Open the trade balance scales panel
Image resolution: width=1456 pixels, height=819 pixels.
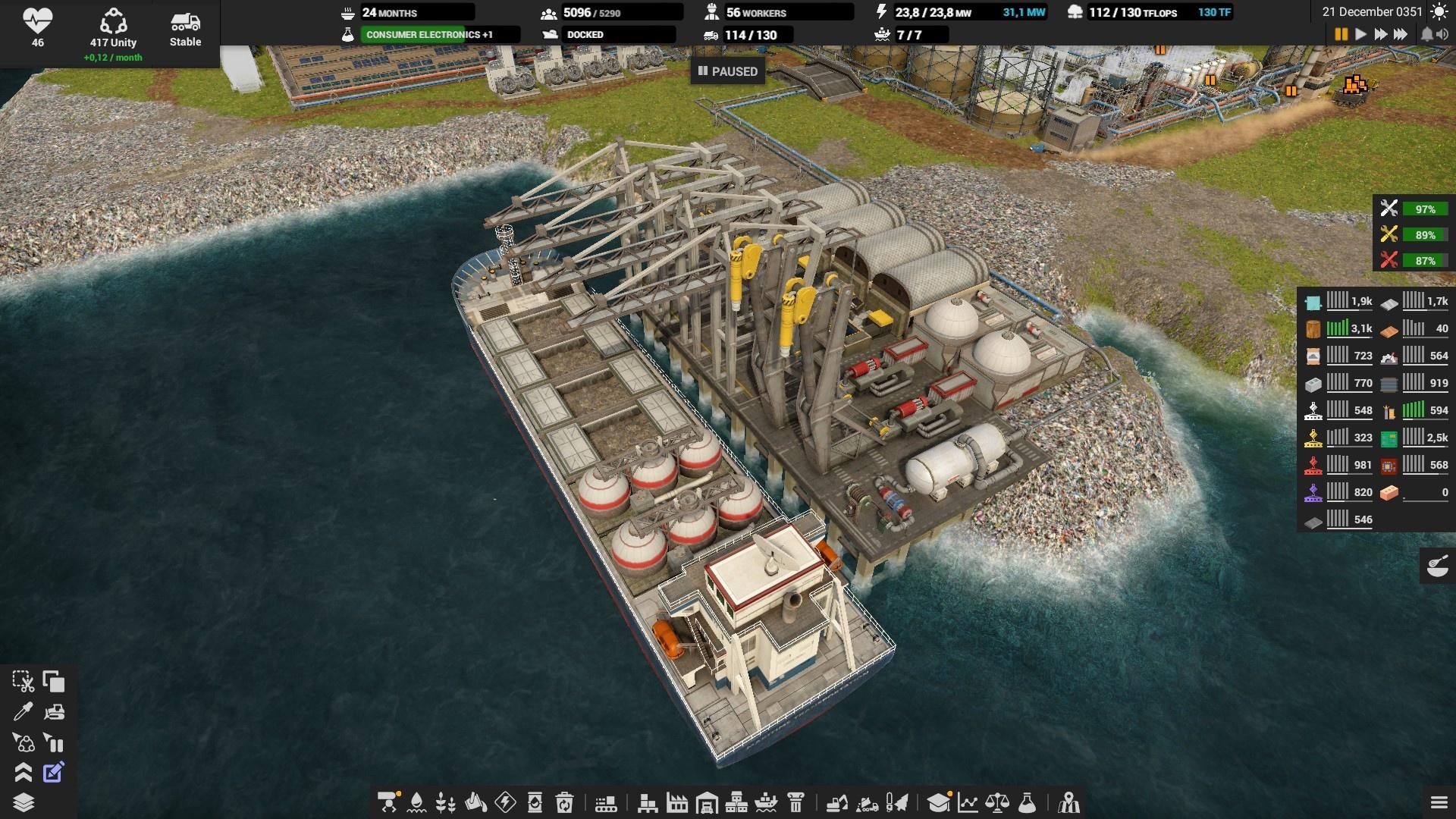[997, 802]
